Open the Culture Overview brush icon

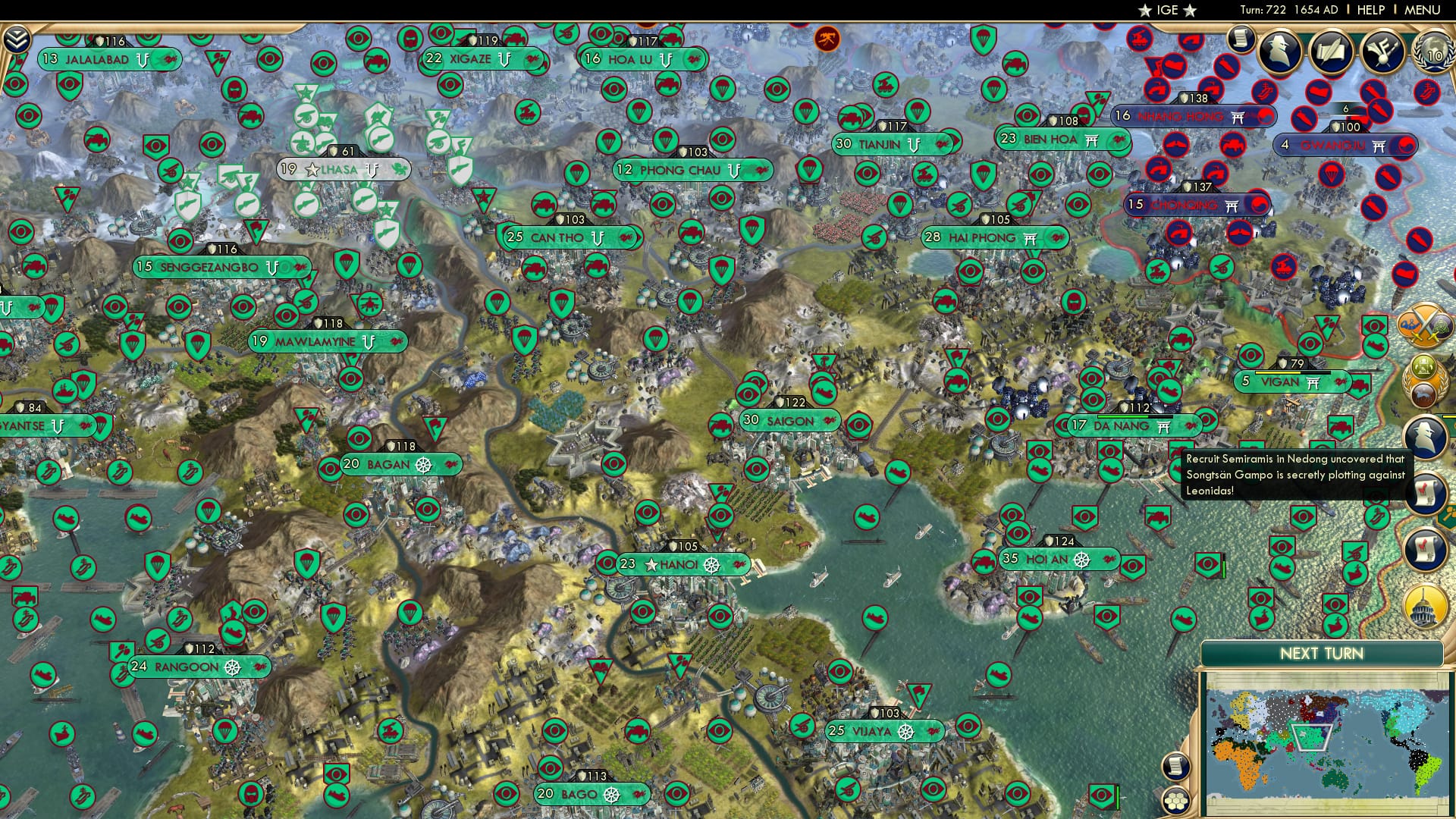[1383, 52]
